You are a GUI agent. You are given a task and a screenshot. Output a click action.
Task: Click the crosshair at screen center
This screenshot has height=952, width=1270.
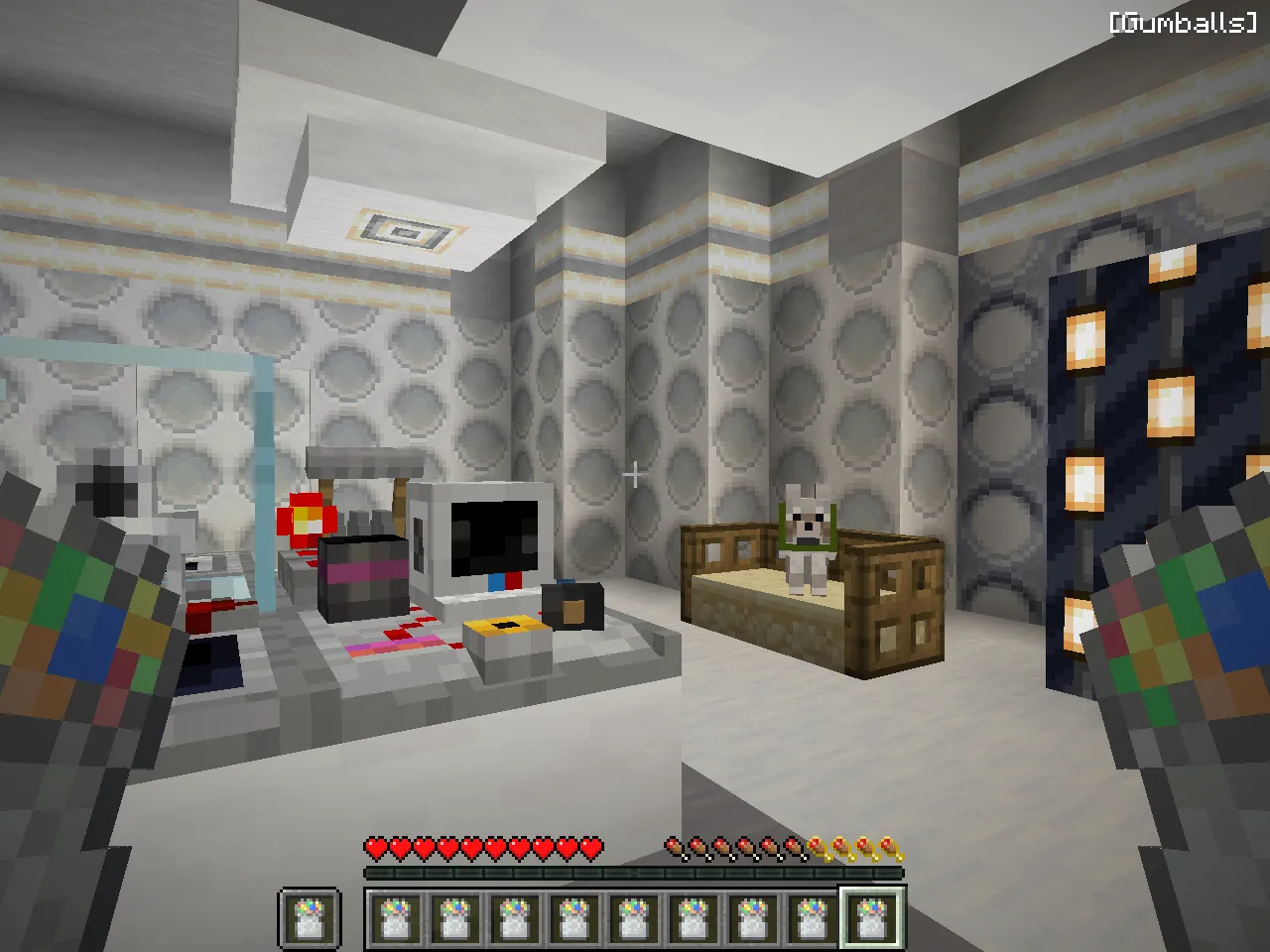coord(635,476)
